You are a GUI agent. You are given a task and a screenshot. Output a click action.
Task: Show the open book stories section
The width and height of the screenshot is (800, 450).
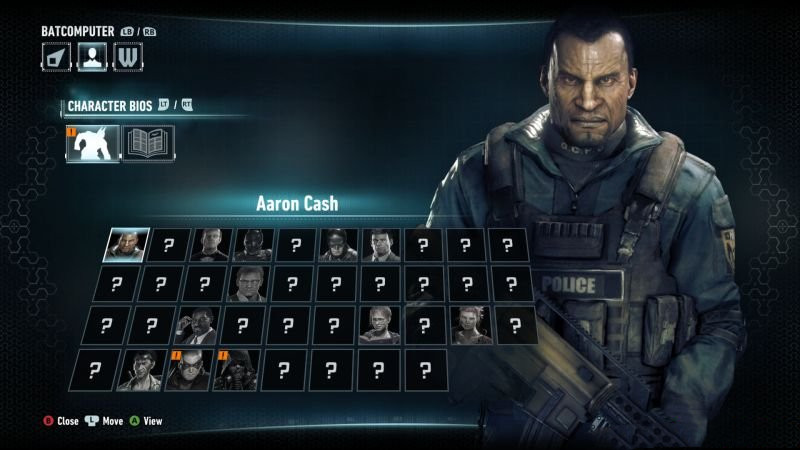[148, 143]
